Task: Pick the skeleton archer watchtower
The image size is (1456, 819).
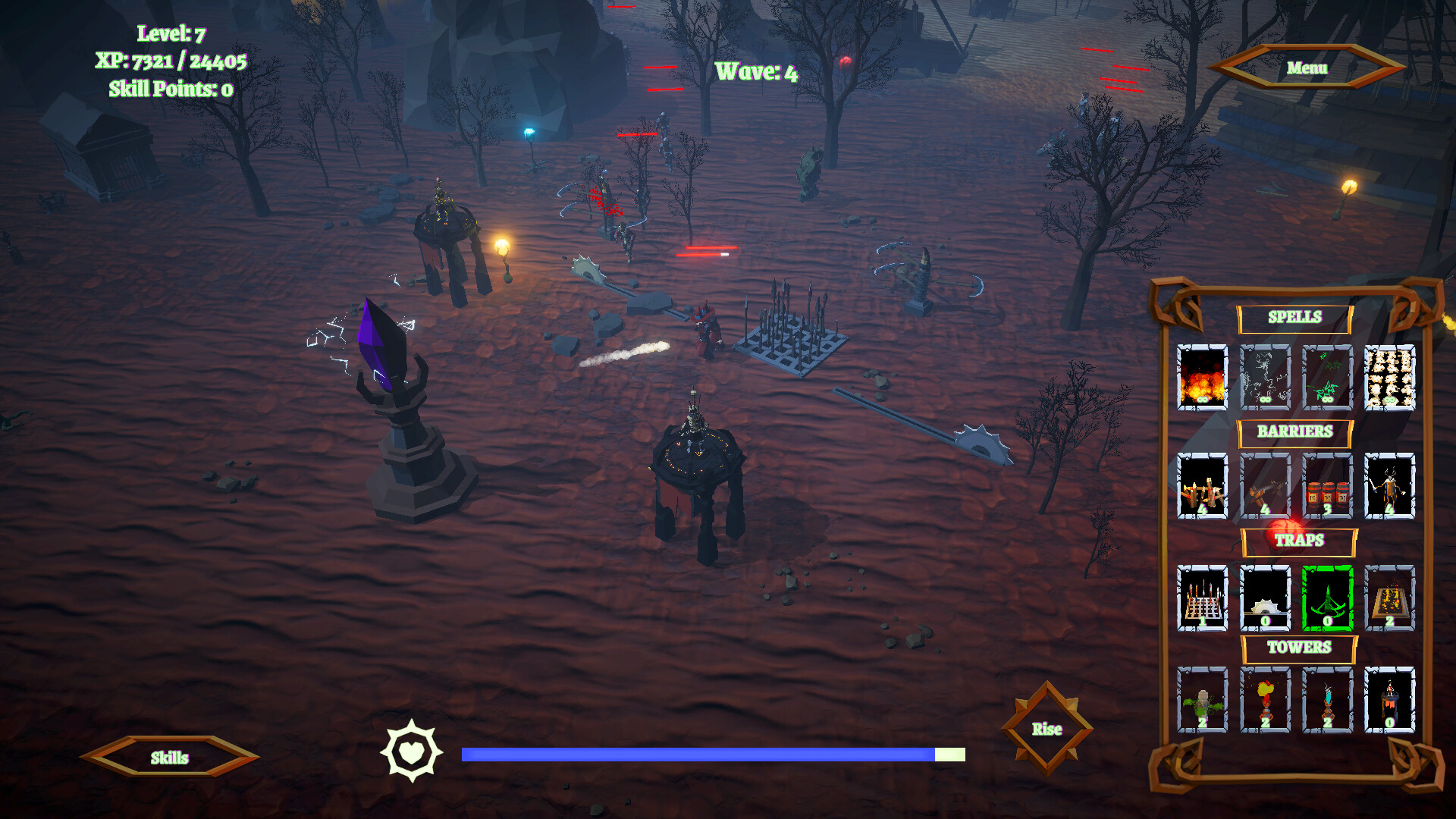Action: click(1389, 700)
